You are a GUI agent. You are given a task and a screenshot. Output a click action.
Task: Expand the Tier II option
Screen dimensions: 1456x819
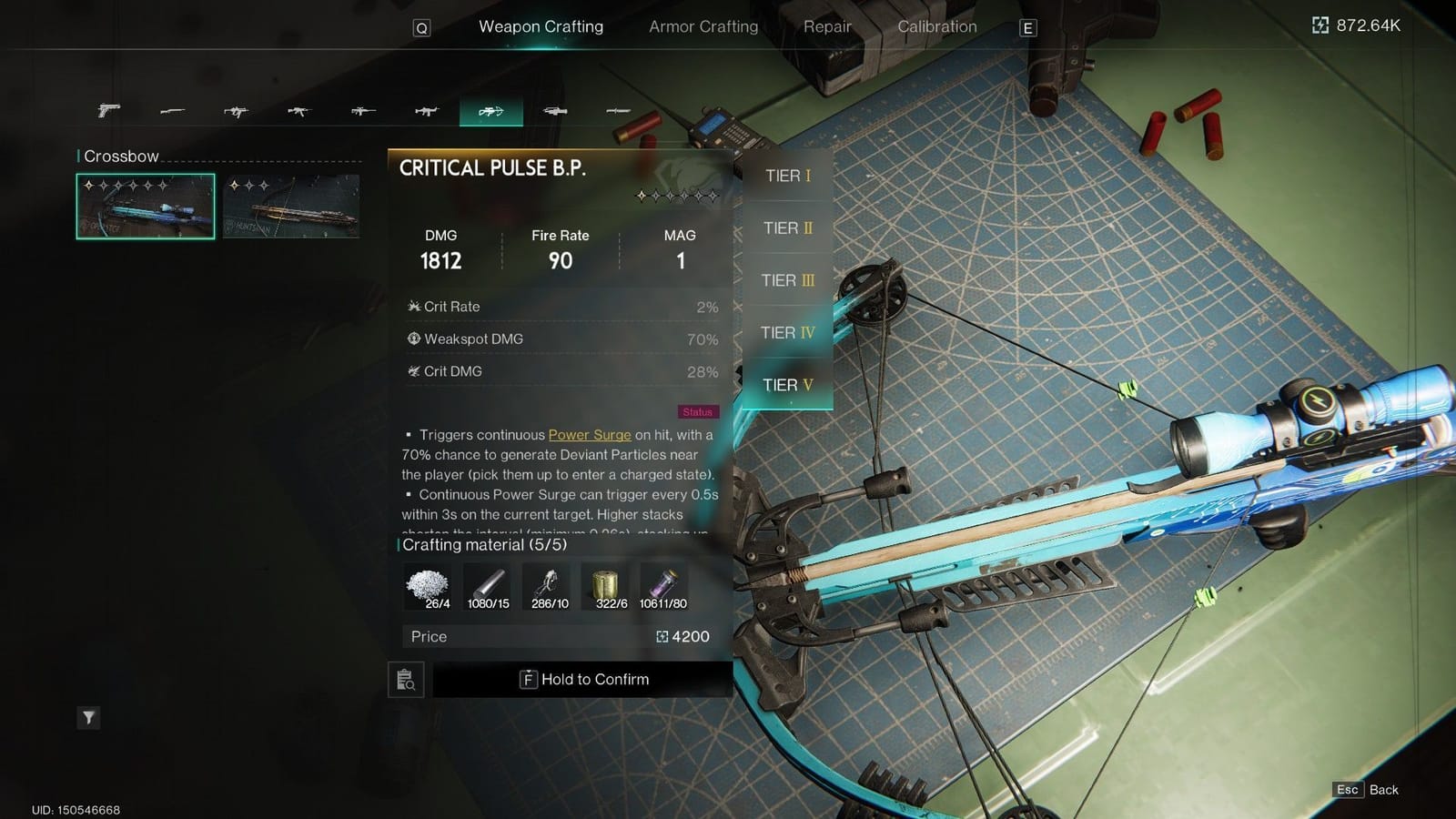(x=787, y=228)
